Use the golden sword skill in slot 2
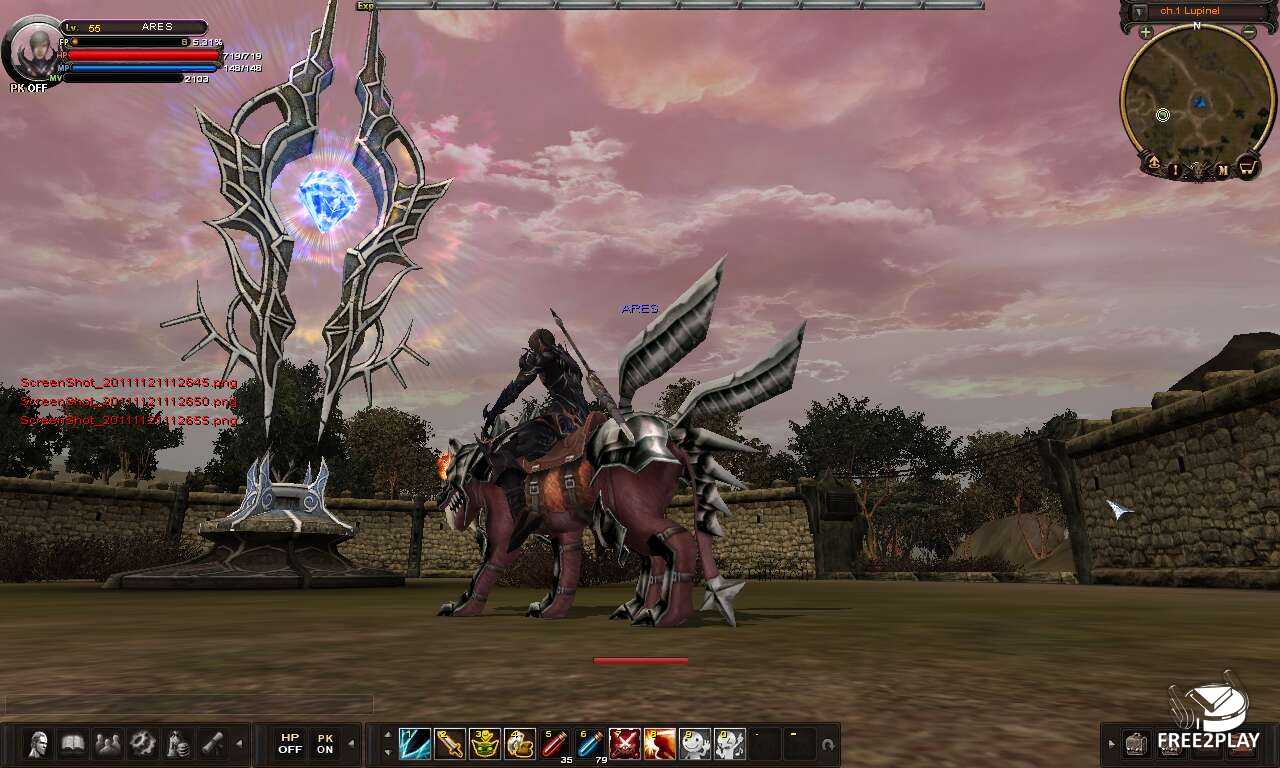 click(449, 744)
